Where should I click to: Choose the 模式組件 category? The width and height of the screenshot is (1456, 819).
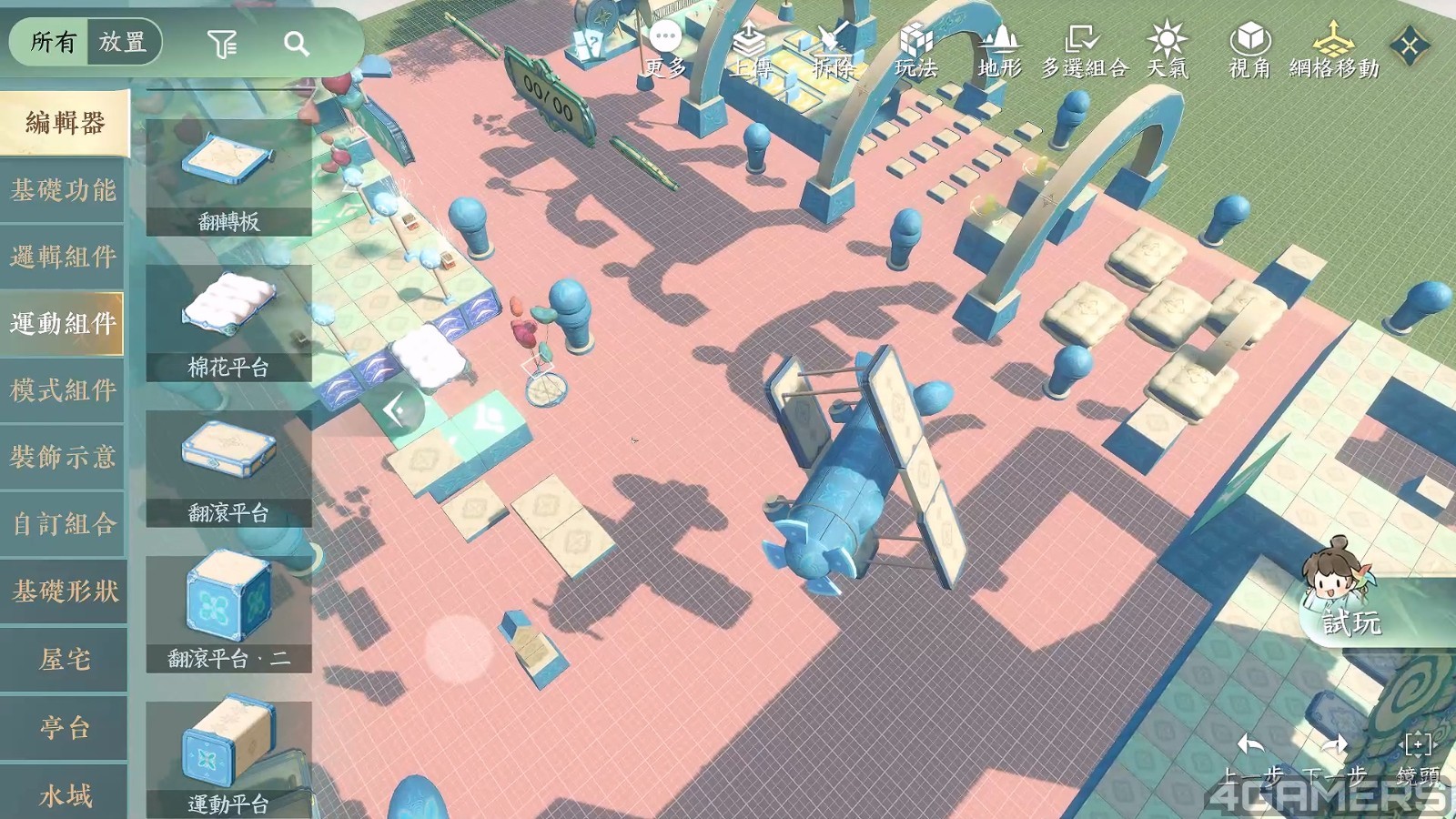[64, 390]
